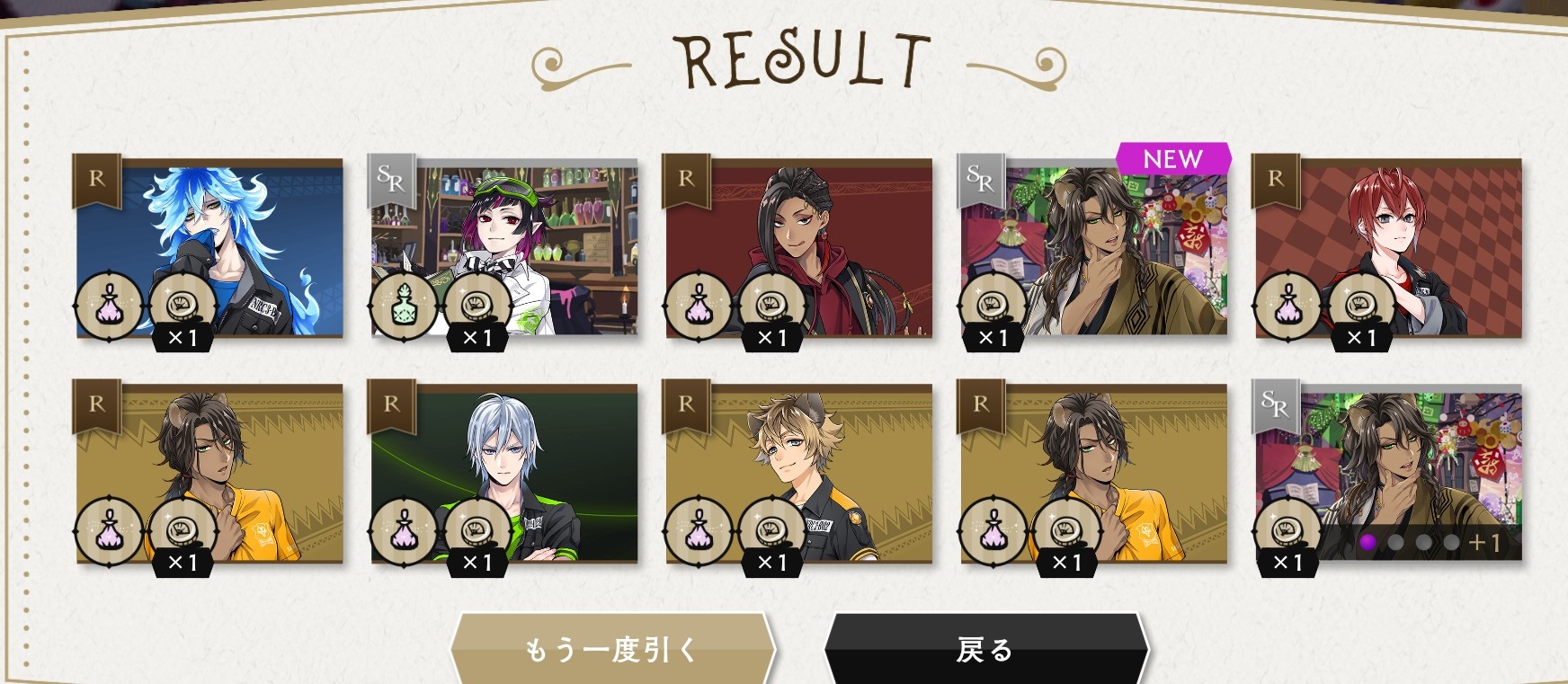
Task: Inspect the SR card showing +1
Action: coord(1388,474)
